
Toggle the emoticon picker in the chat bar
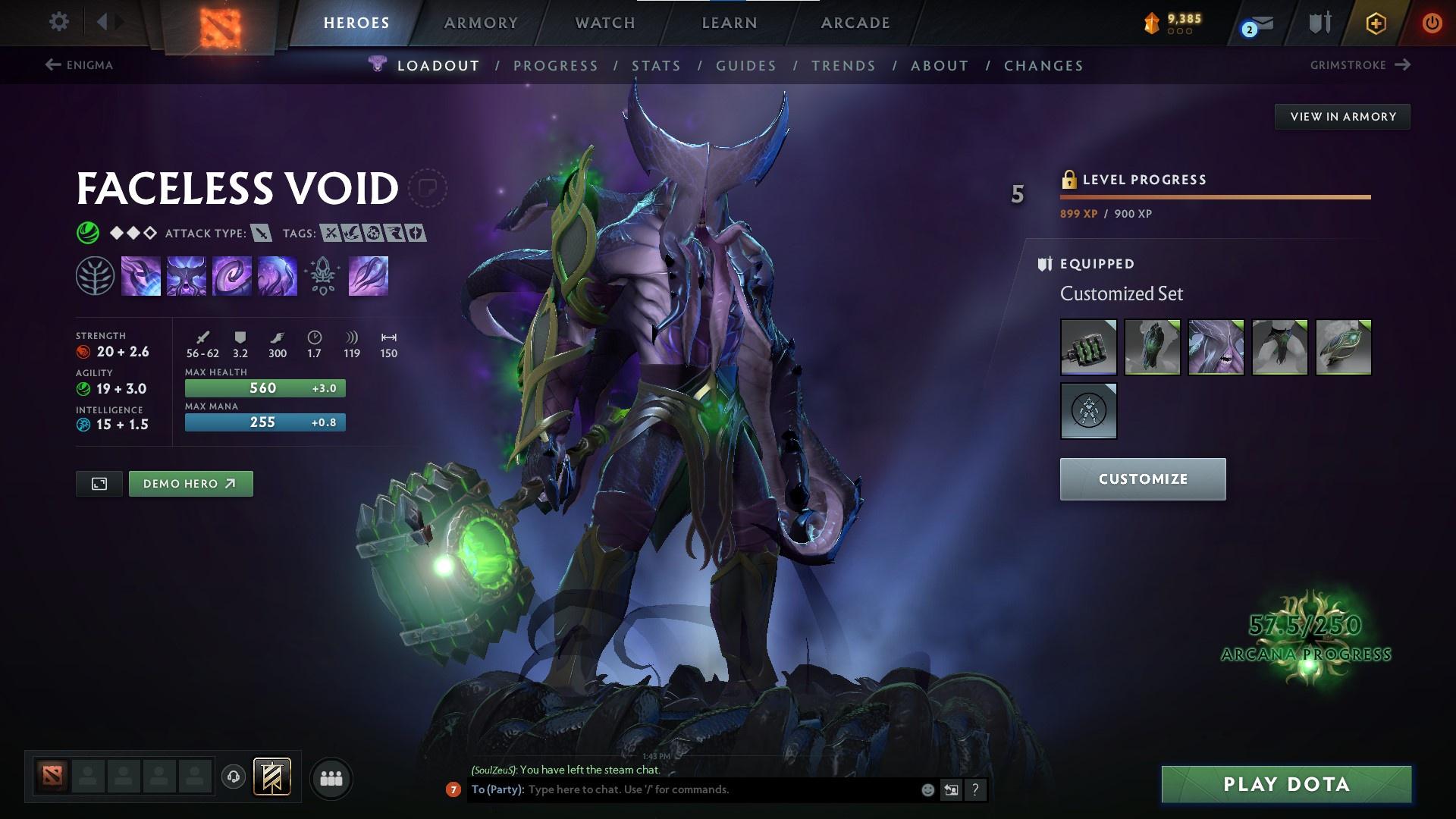[x=927, y=789]
